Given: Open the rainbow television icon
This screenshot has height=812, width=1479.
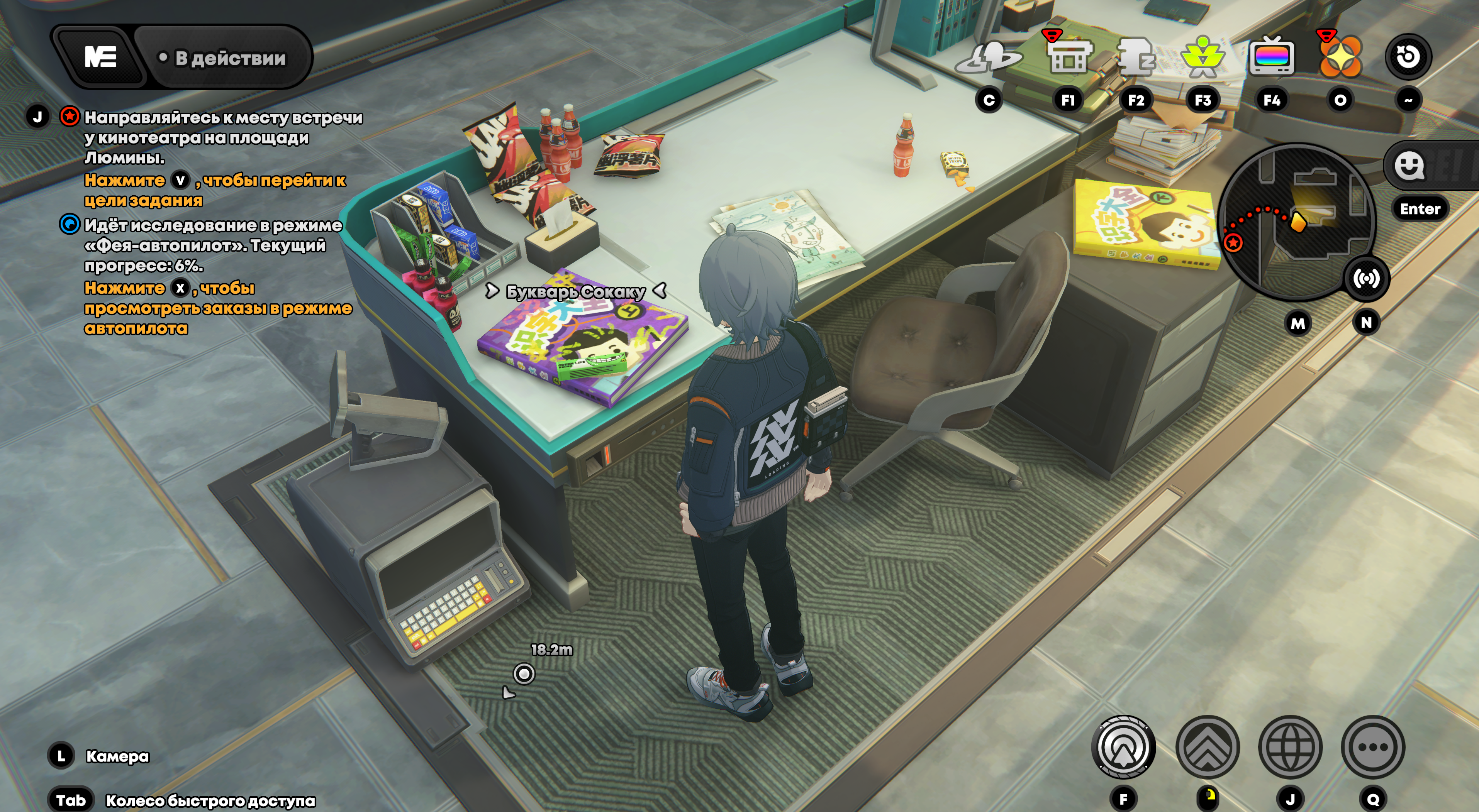Looking at the screenshot, I should (x=1271, y=57).
